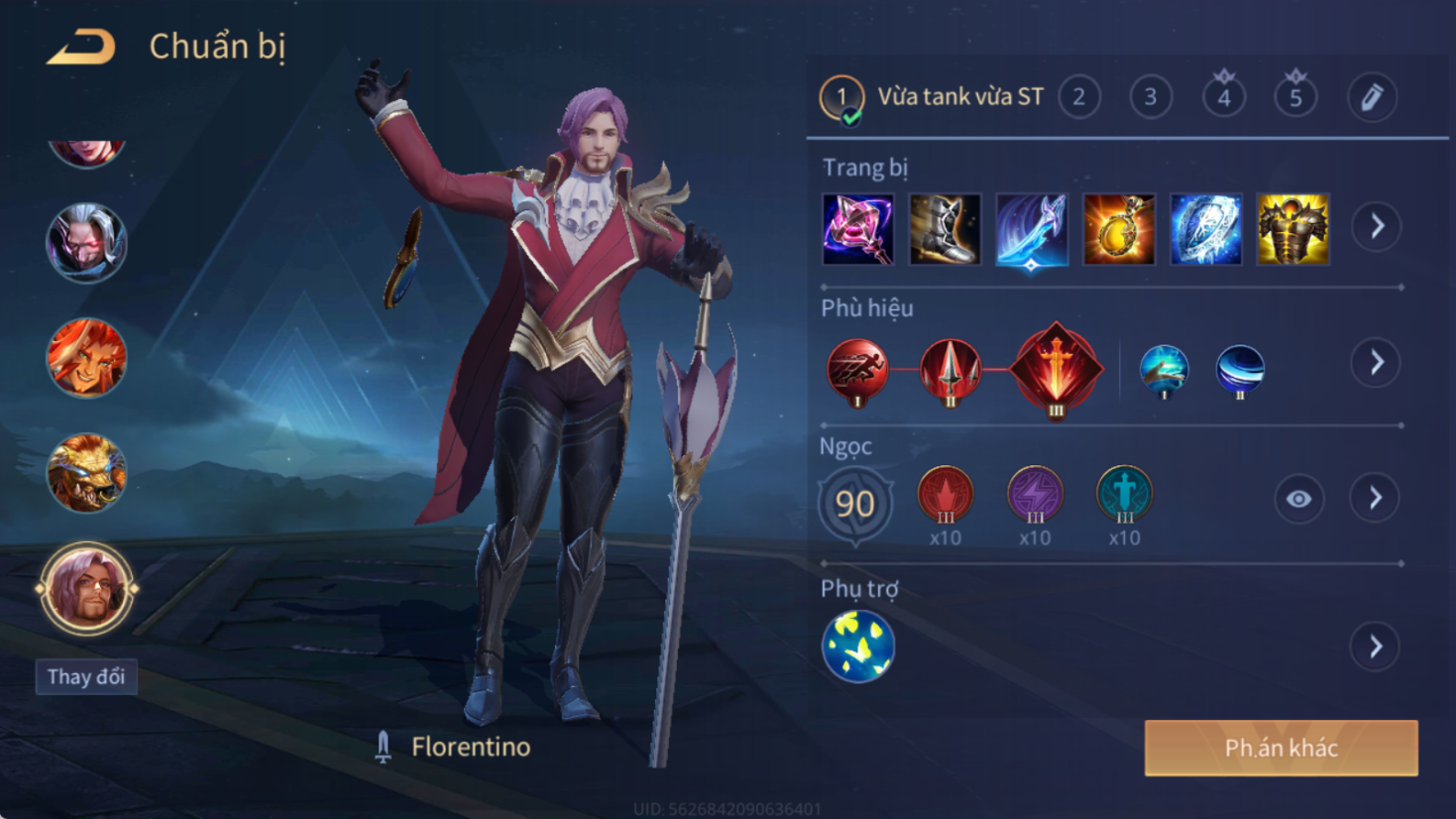This screenshot has width=1456, height=819.
Task: Switch to build preset 2
Action: pyautogui.click(x=1078, y=97)
